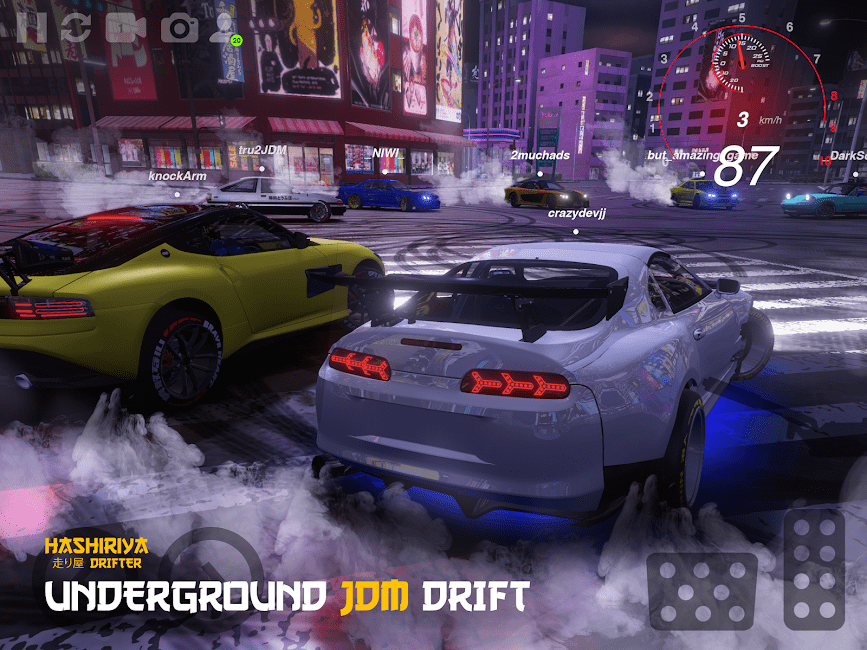
Task: Take a screenshot with the photo camera icon
Action: pos(180,27)
